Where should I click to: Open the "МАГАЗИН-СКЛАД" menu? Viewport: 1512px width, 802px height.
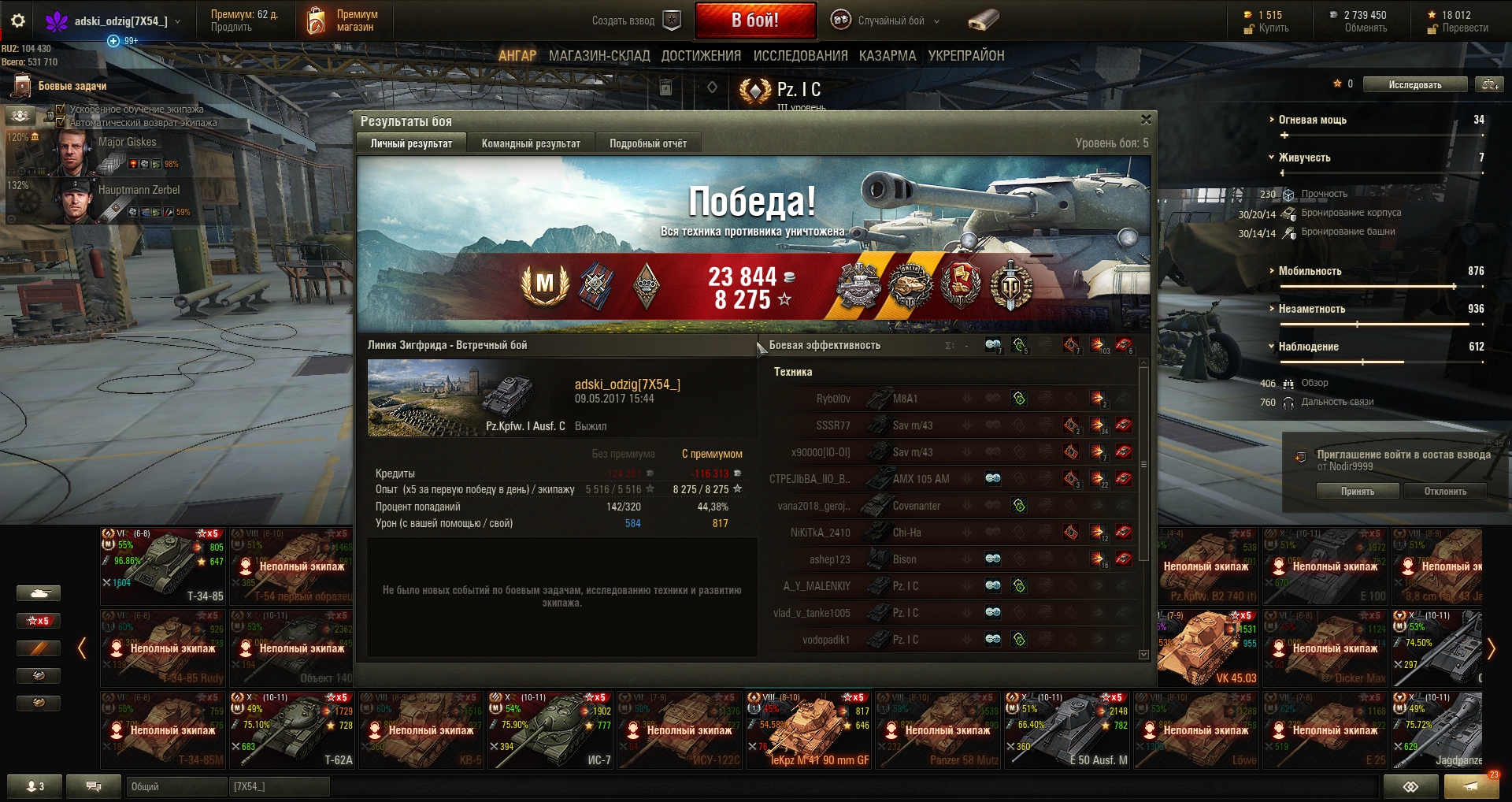pyautogui.click(x=599, y=56)
